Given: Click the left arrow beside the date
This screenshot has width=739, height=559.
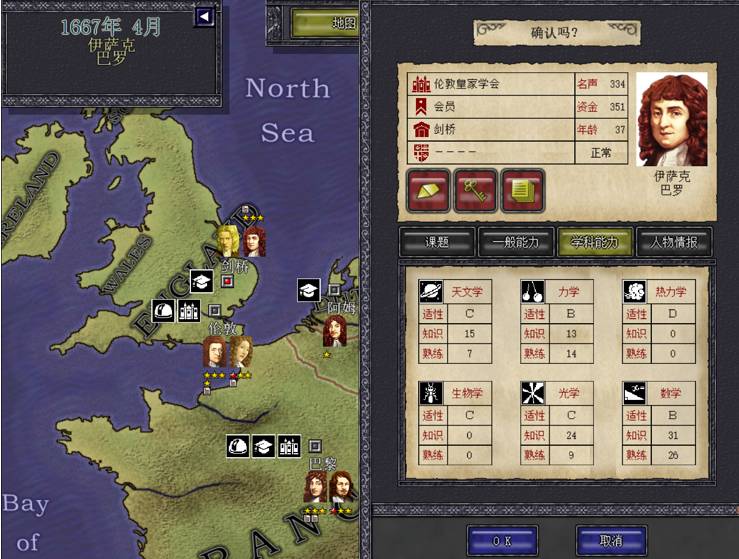Looking at the screenshot, I should click(205, 16).
